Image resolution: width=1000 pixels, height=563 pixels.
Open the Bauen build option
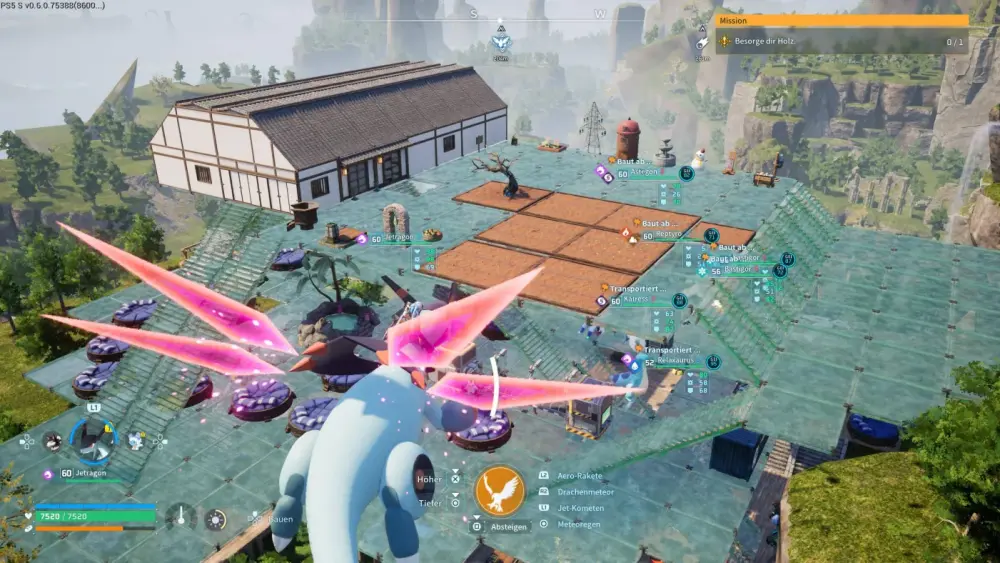pos(268,519)
